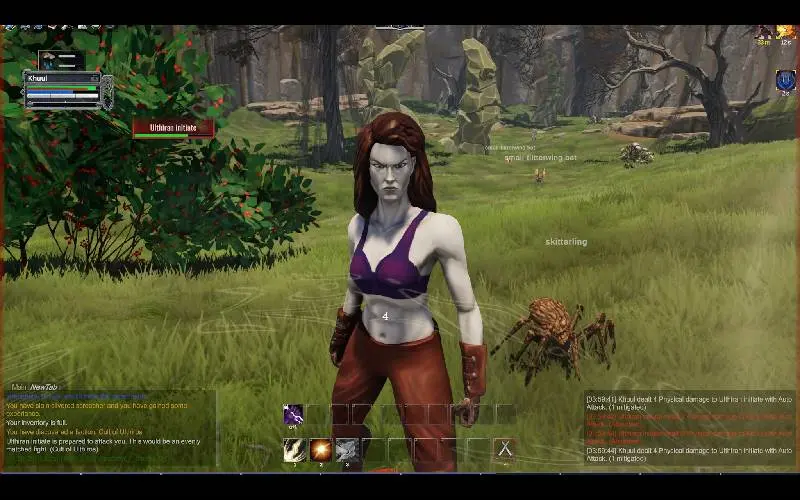This screenshot has width=800, height=500.
Task: Click the Ulthiran Initiate target nameplate
Action: click(173, 128)
